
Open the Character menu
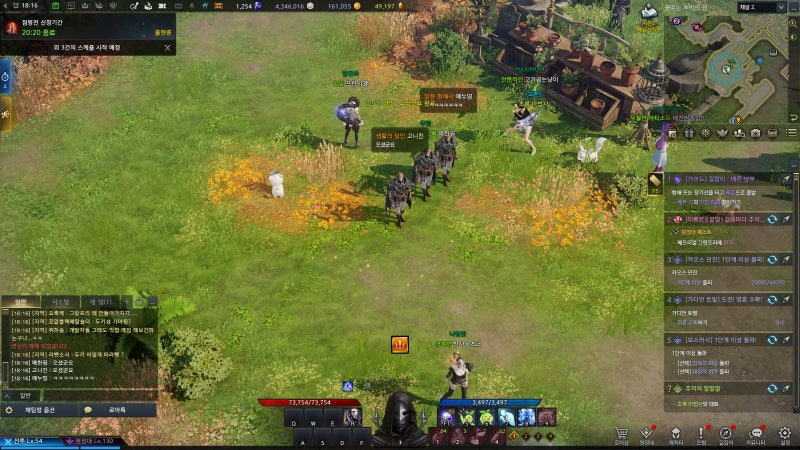pos(675,434)
